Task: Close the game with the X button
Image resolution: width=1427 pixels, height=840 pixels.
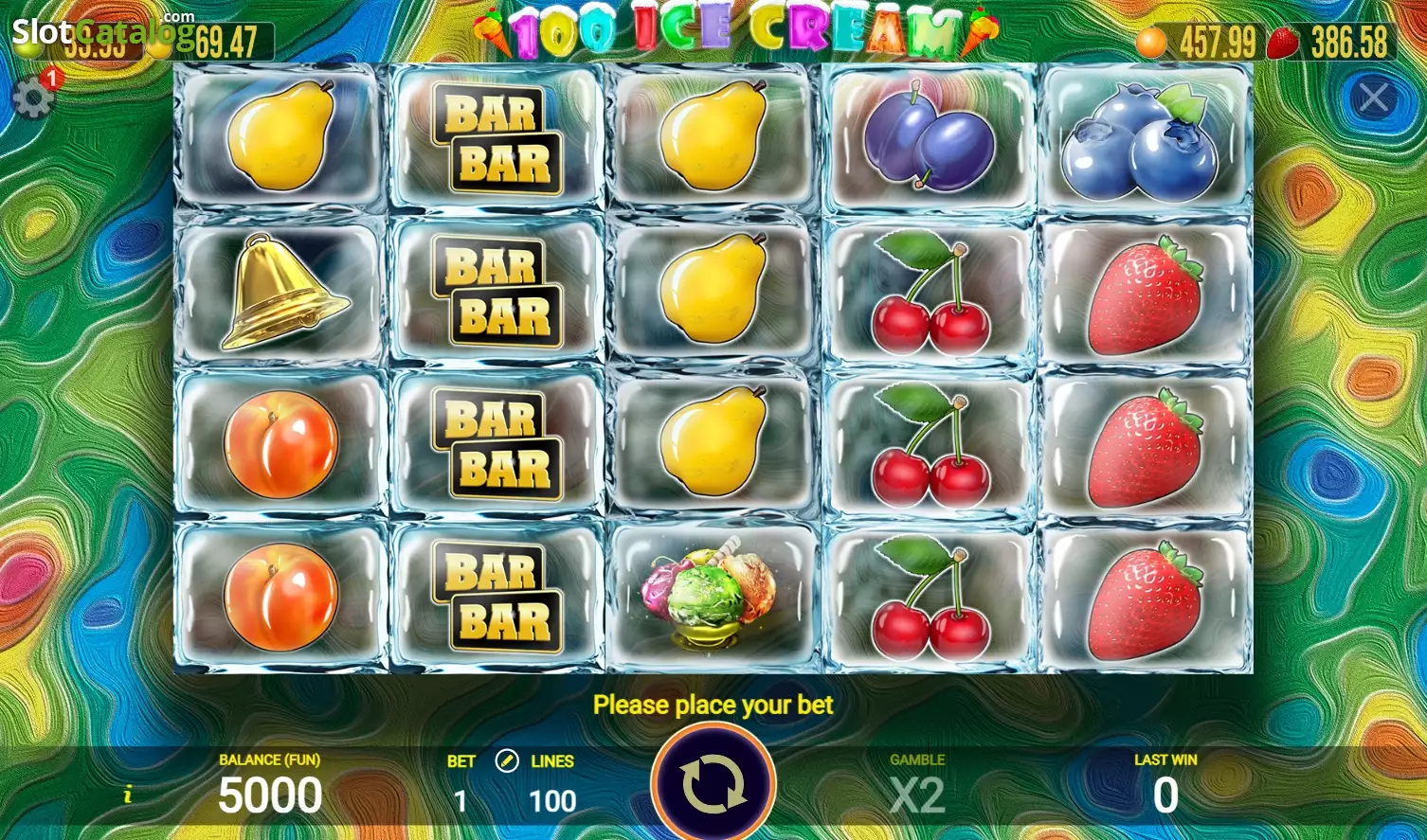Action: point(1373,97)
